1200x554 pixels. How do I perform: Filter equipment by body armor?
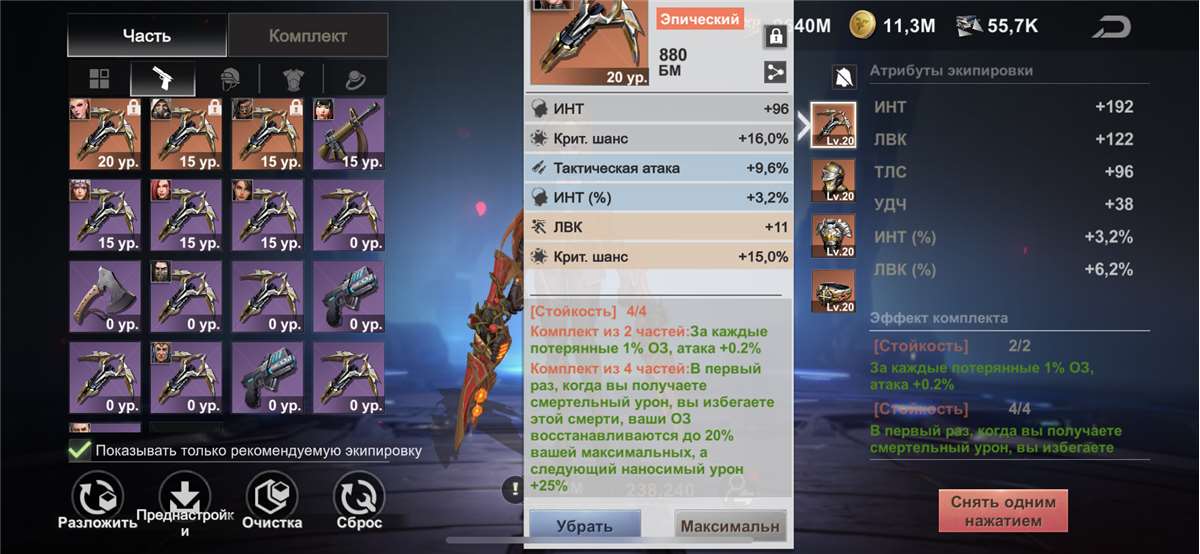(291, 79)
